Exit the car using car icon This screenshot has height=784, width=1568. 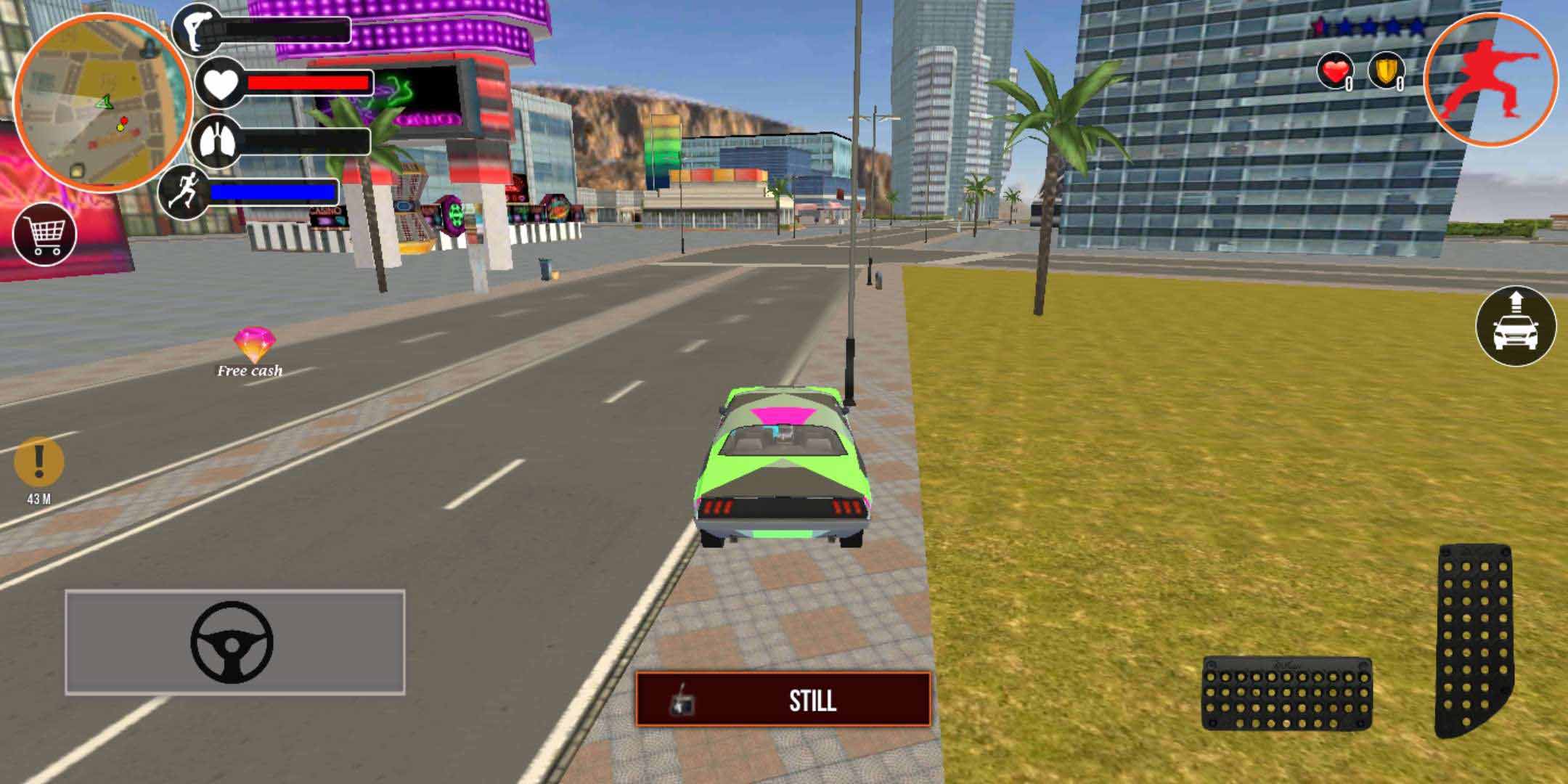pos(1516,326)
